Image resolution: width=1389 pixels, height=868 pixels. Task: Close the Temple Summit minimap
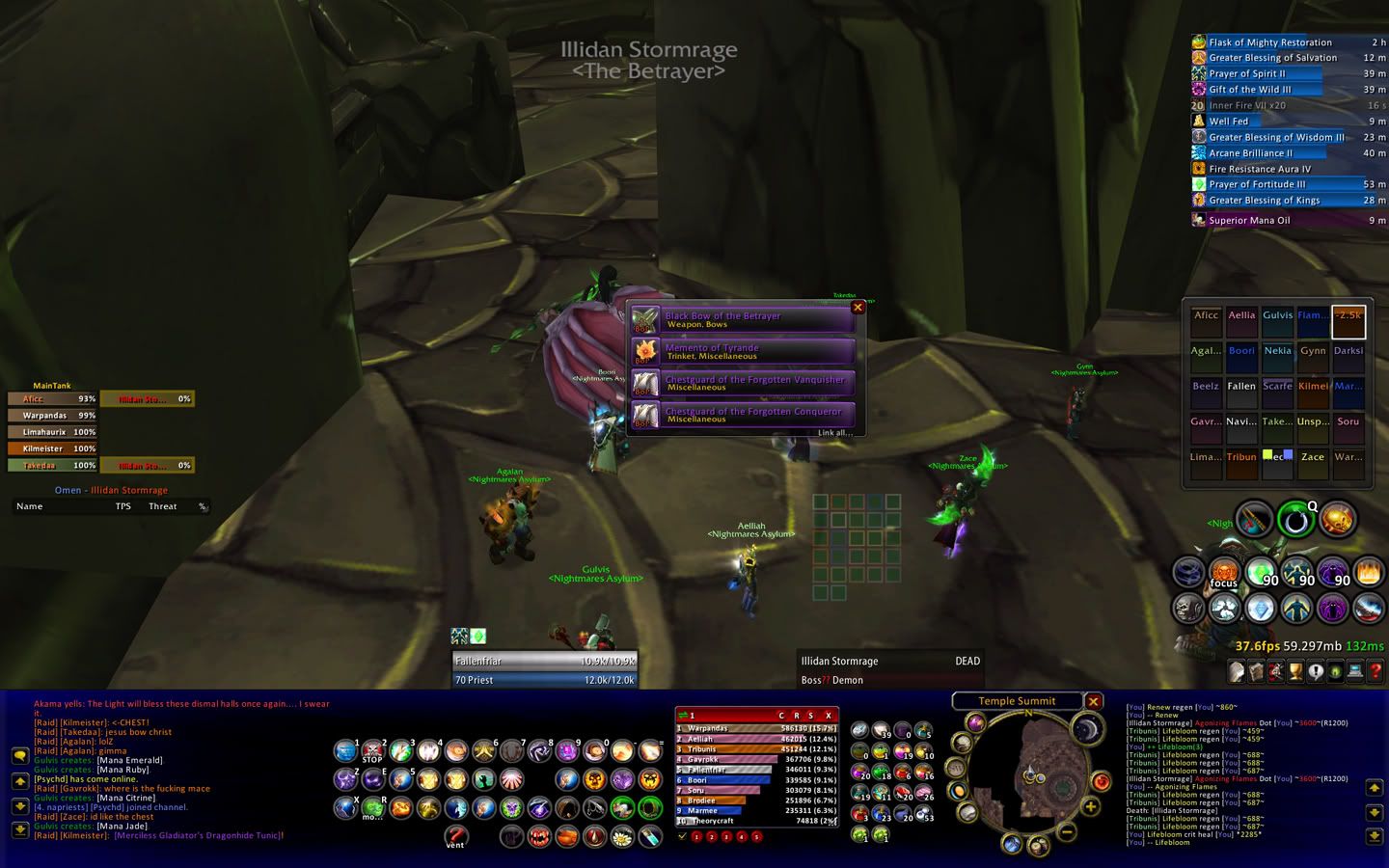[x=1093, y=701]
